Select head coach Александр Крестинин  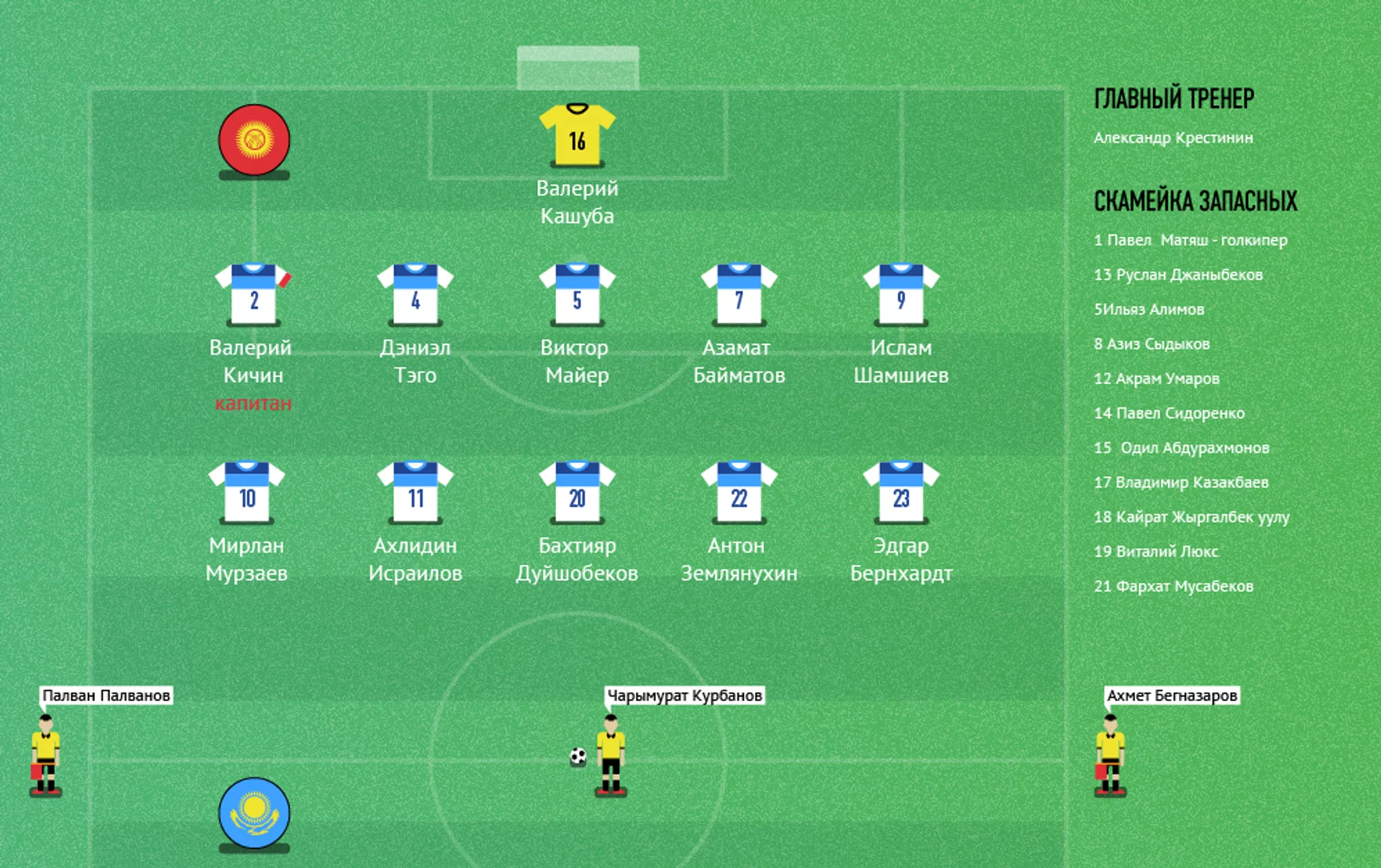[x=1173, y=137]
